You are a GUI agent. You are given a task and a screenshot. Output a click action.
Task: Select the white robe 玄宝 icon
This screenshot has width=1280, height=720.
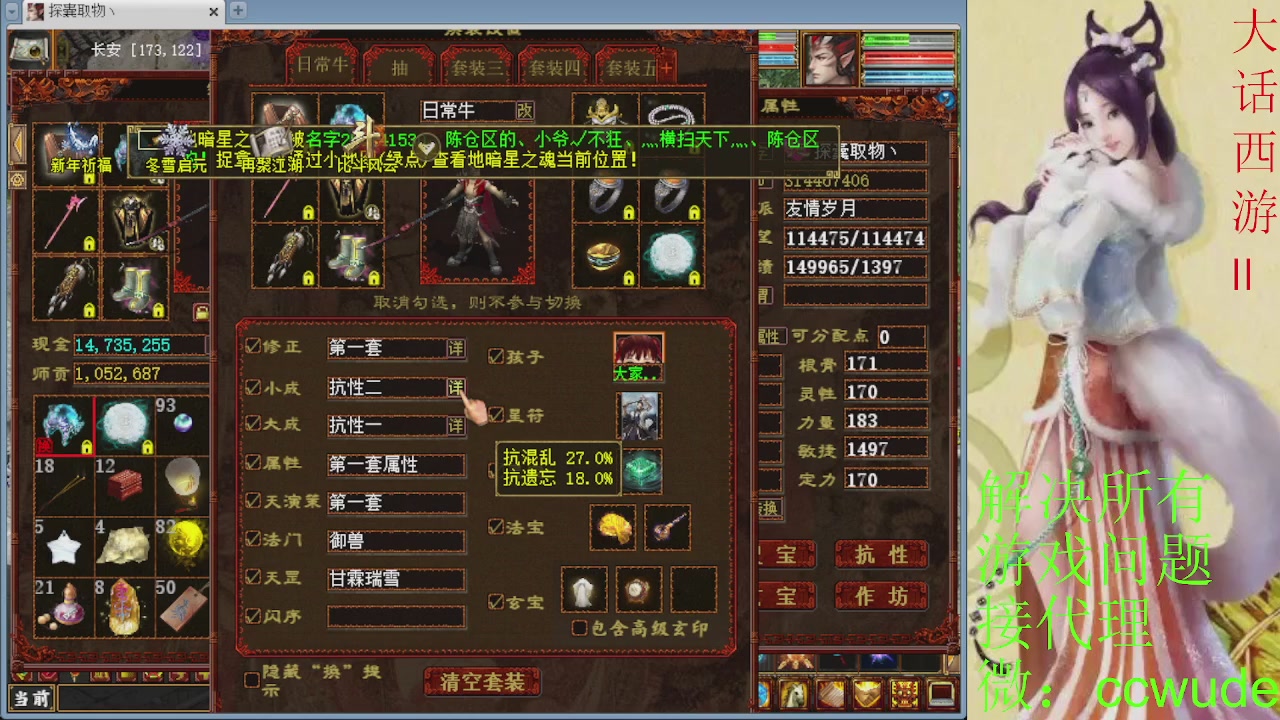583,587
